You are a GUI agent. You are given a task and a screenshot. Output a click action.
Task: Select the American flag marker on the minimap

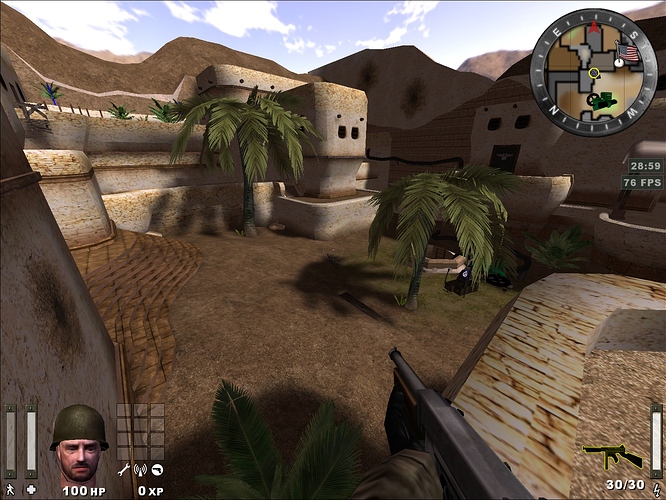pos(628,53)
